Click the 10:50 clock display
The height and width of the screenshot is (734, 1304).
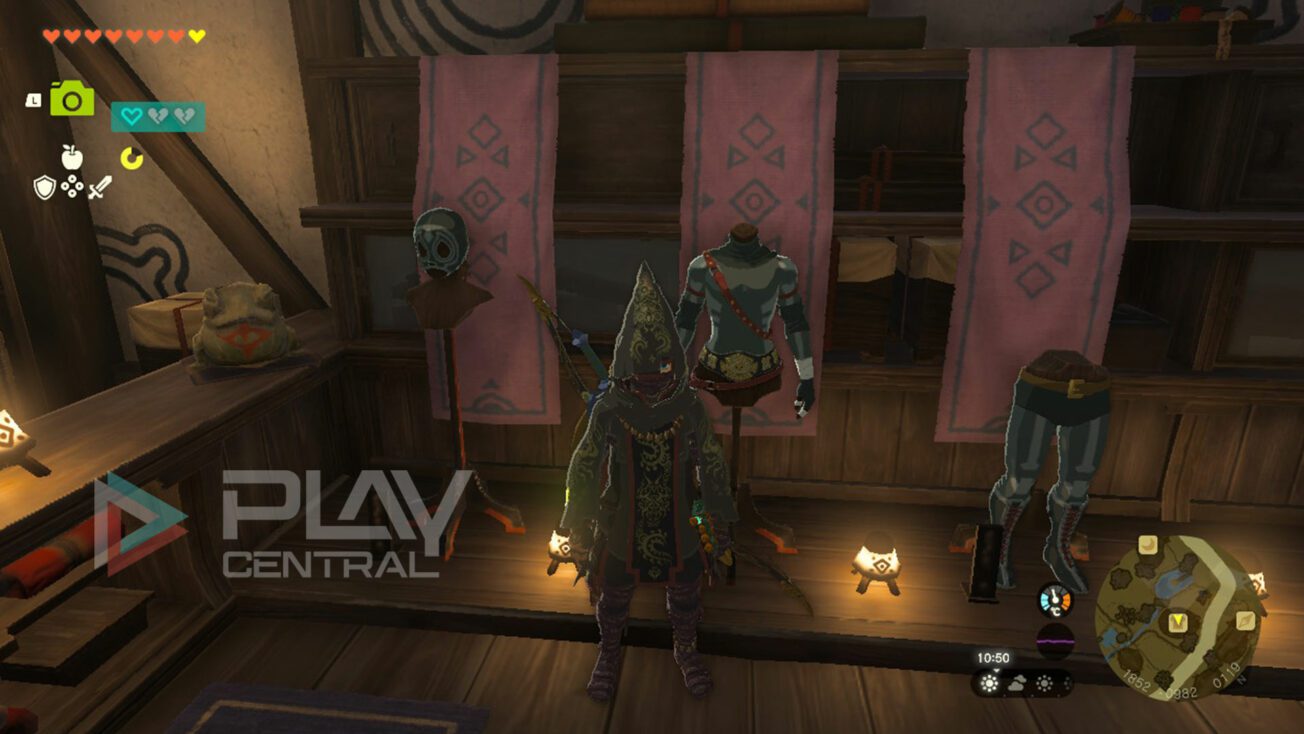pos(993,656)
